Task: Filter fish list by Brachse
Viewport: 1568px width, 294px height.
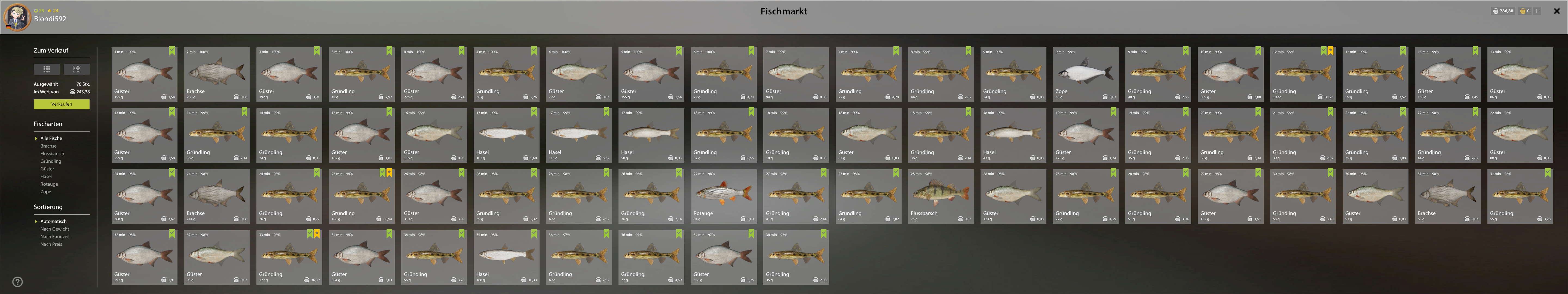Action: click(x=49, y=146)
